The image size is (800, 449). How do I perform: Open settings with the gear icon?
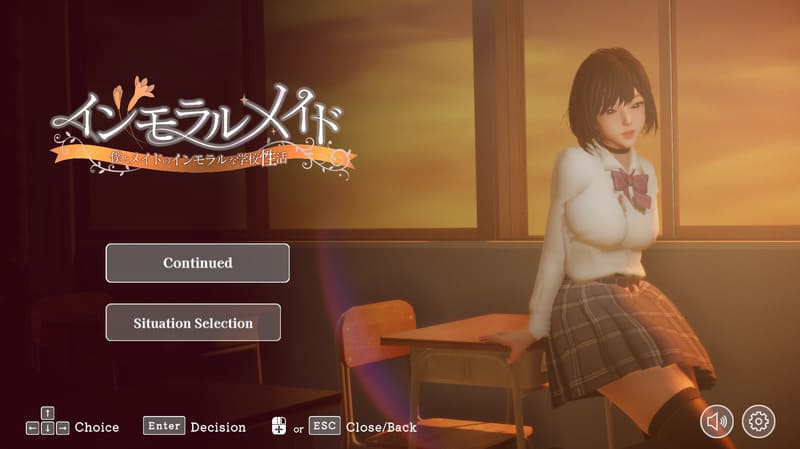[x=759, y=421]
